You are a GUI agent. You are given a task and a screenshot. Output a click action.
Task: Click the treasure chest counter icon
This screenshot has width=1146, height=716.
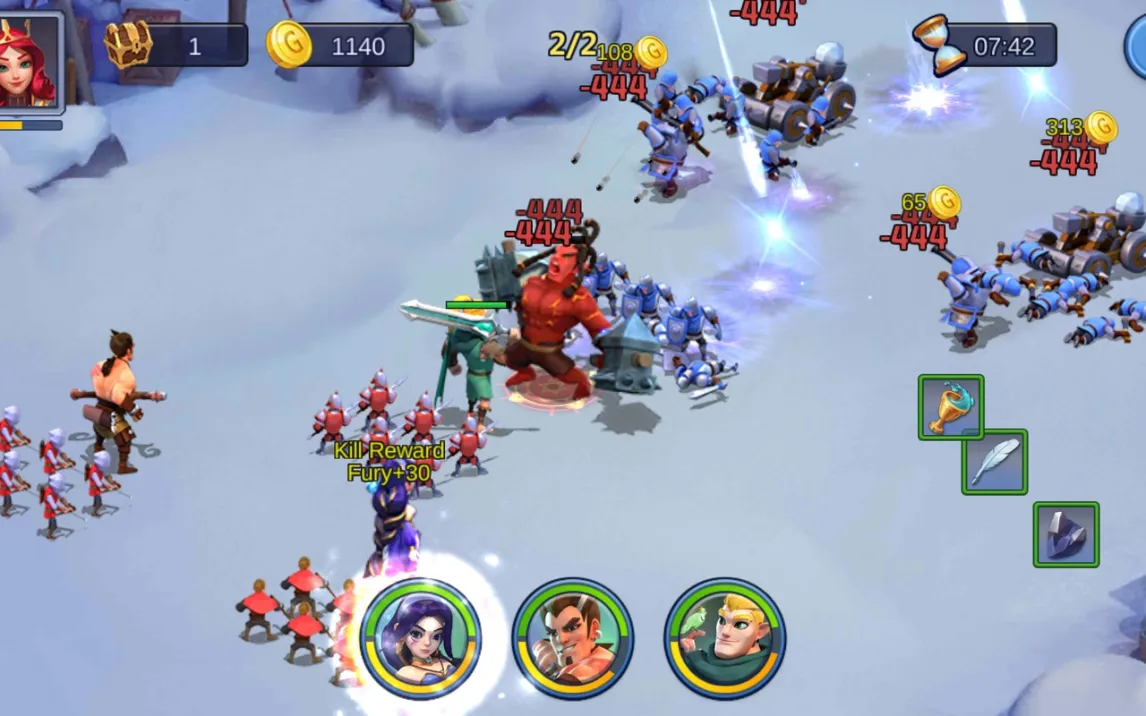tap(129, 44)
